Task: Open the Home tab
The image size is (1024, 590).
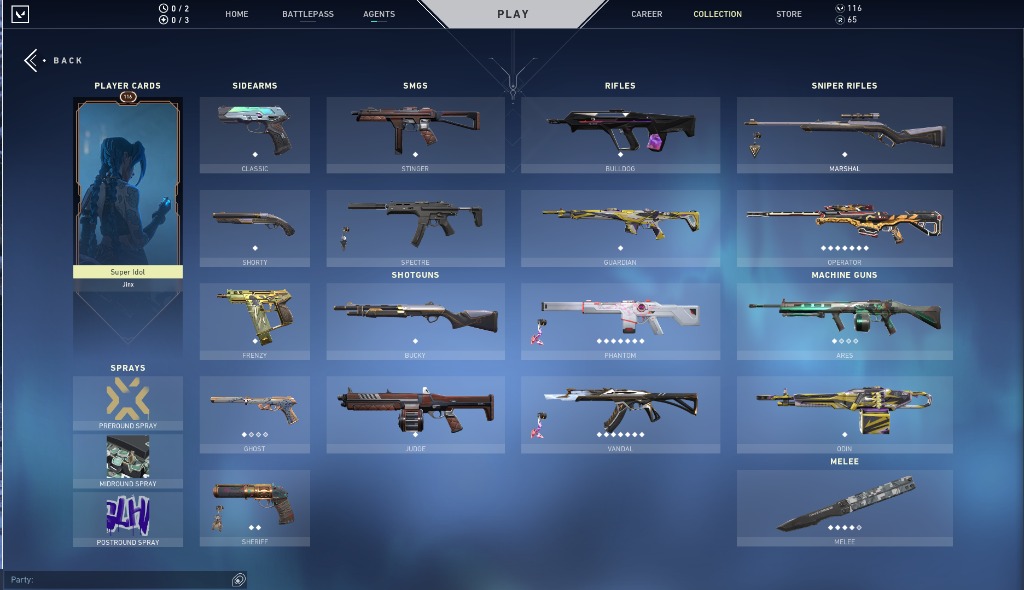Action: coord(237,14)
